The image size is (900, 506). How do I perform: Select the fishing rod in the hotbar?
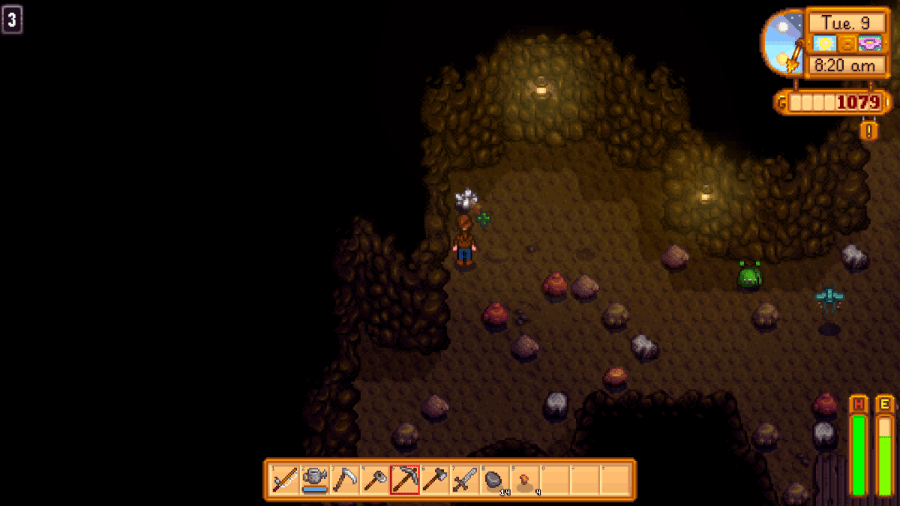(285, 481)
